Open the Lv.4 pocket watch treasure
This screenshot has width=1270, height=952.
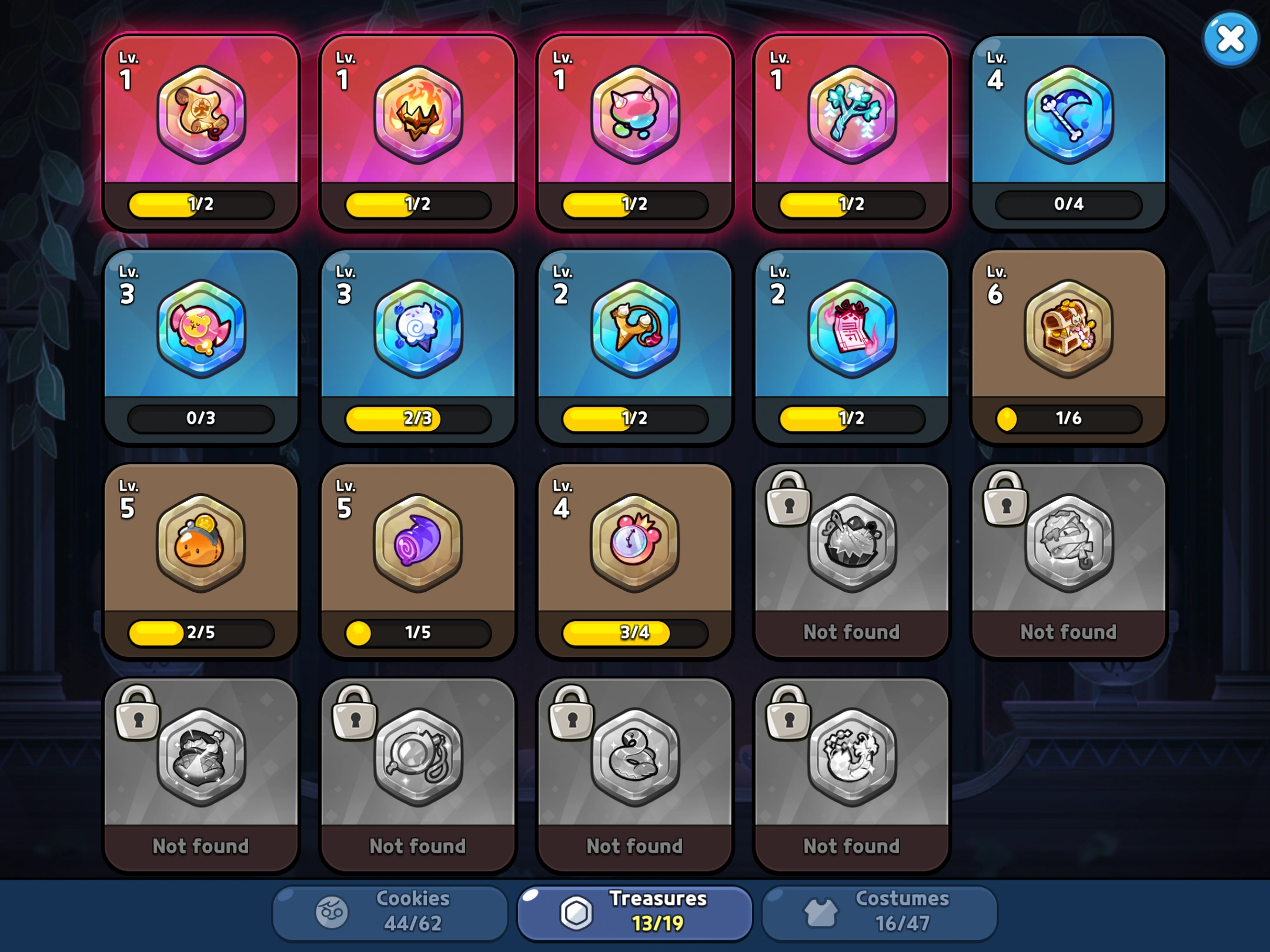[x=635, y=544]
